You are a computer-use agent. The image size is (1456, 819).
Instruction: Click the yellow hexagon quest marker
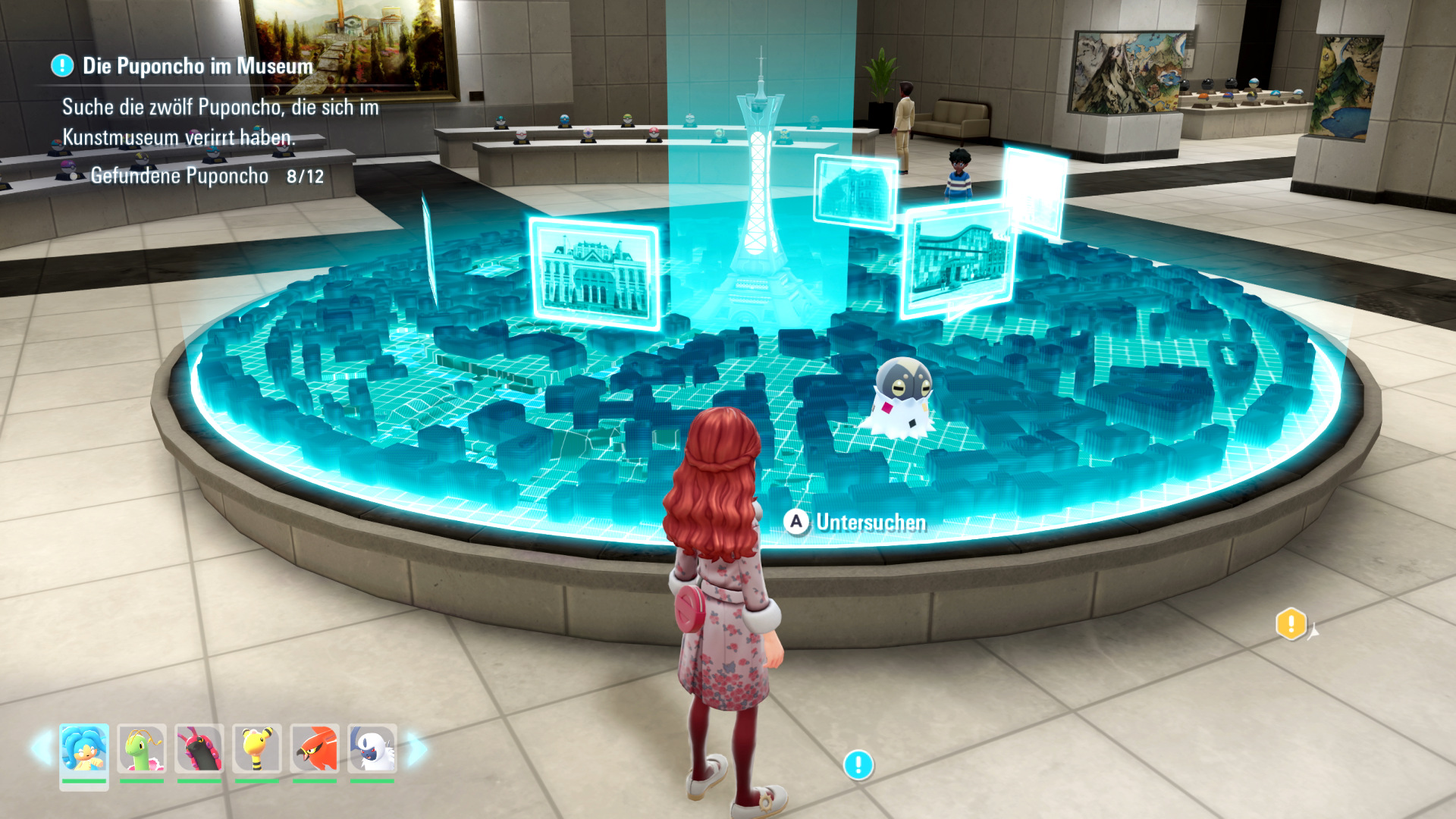tap(1291, 624)
